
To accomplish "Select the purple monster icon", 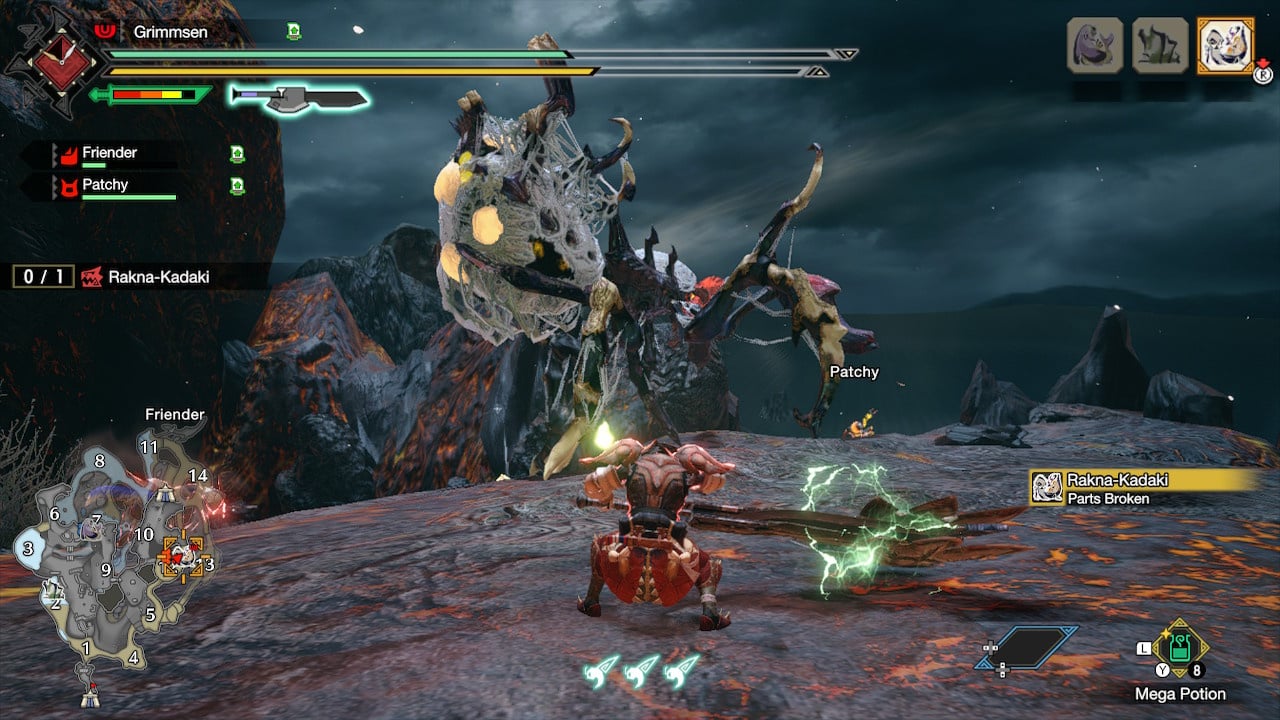I will point(1095,45).
